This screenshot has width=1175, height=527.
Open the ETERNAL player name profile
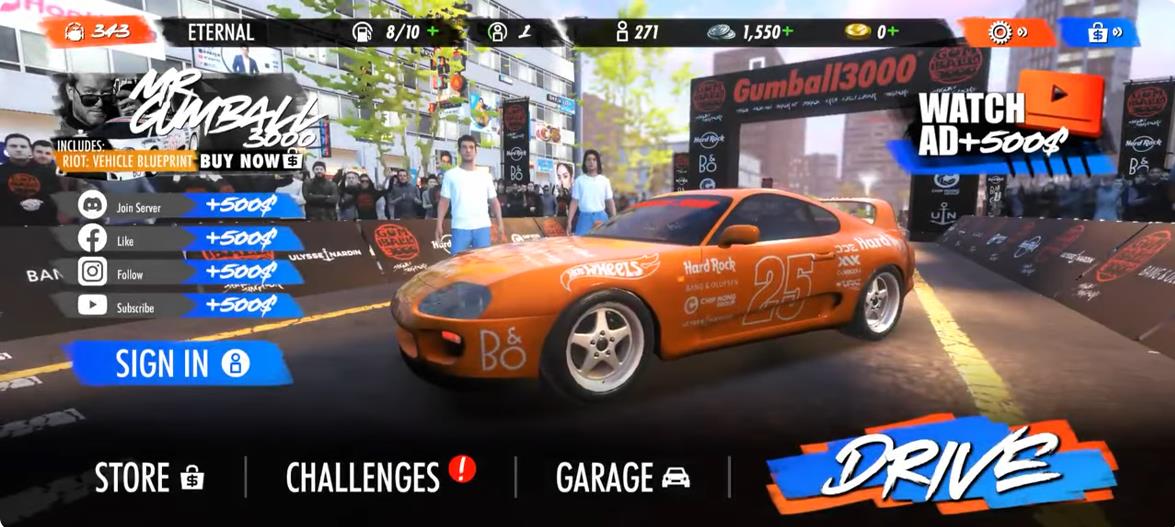220,32
